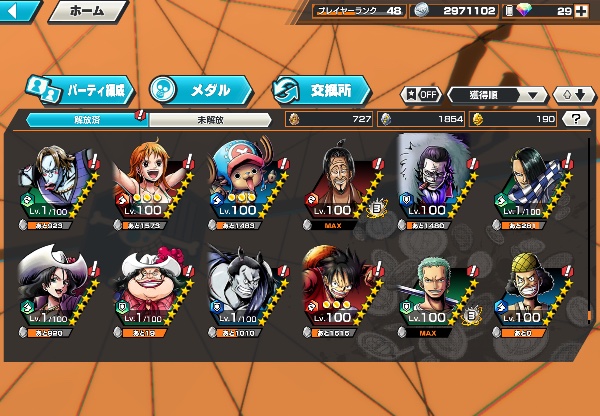Image resolution: width=600 pixels, height=416 pixels.
Task: Open the メダル medal menu
Action: click(x=197, y=89)
